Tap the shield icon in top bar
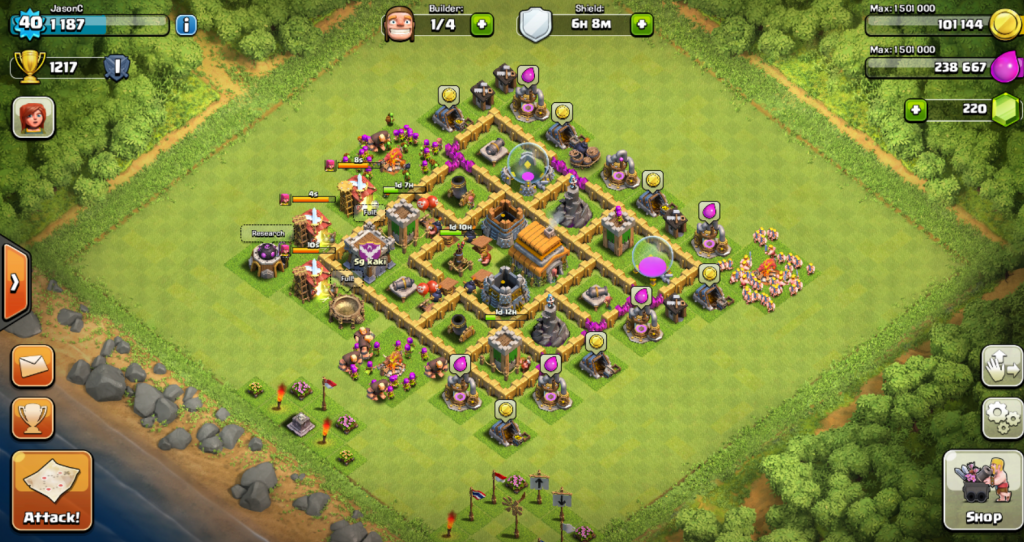Image resolution: width=1024 pixels, height=542 pixels. click(x=535, y=25)
